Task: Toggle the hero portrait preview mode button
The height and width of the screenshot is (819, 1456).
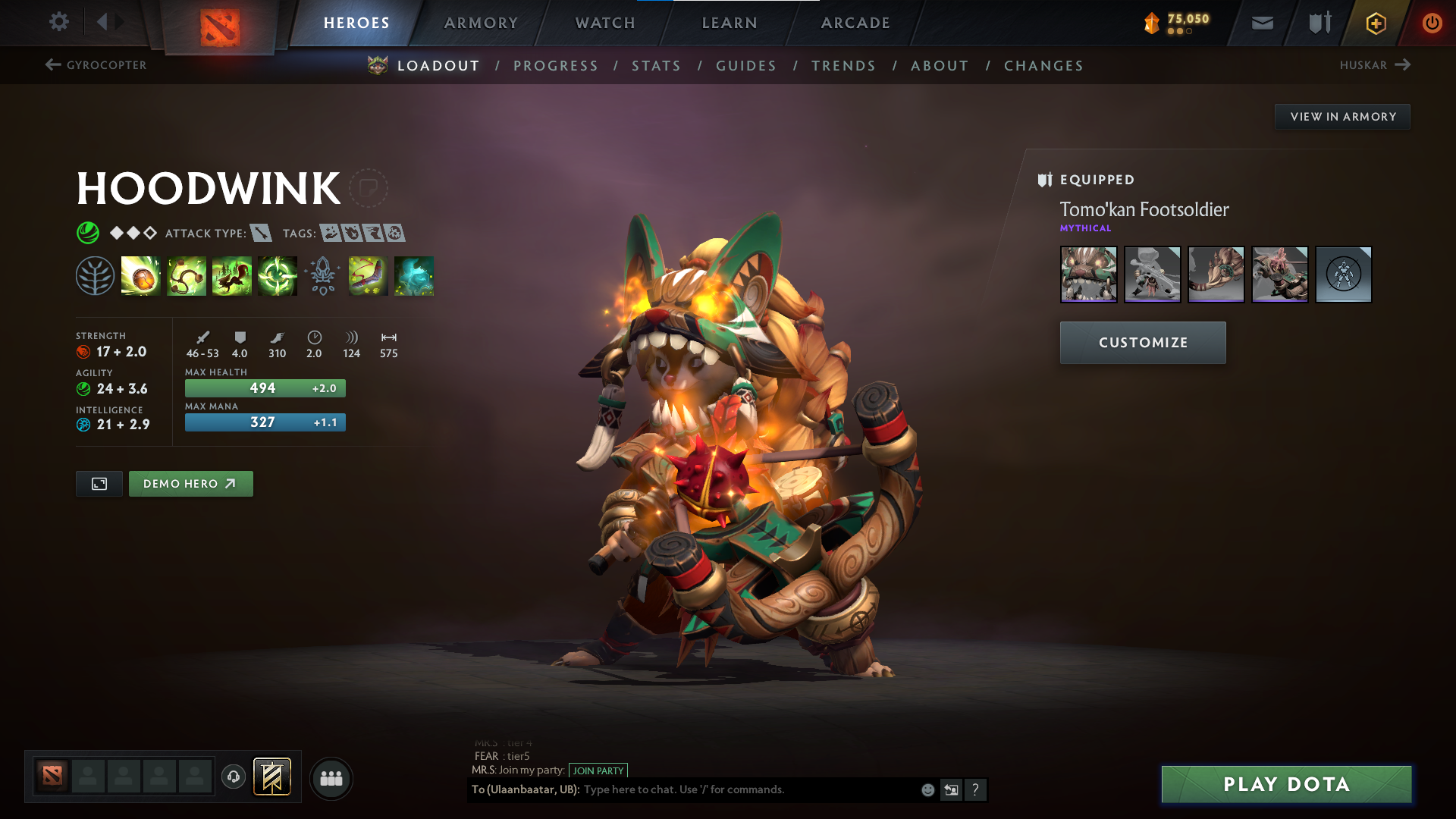Action: 99,483
